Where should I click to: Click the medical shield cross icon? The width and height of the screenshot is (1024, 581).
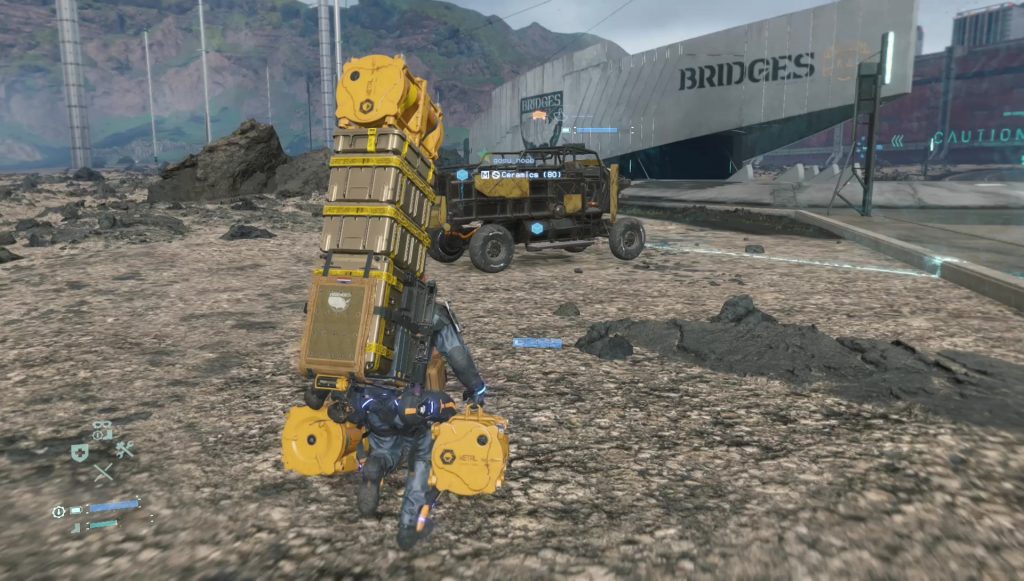point(80,453)
